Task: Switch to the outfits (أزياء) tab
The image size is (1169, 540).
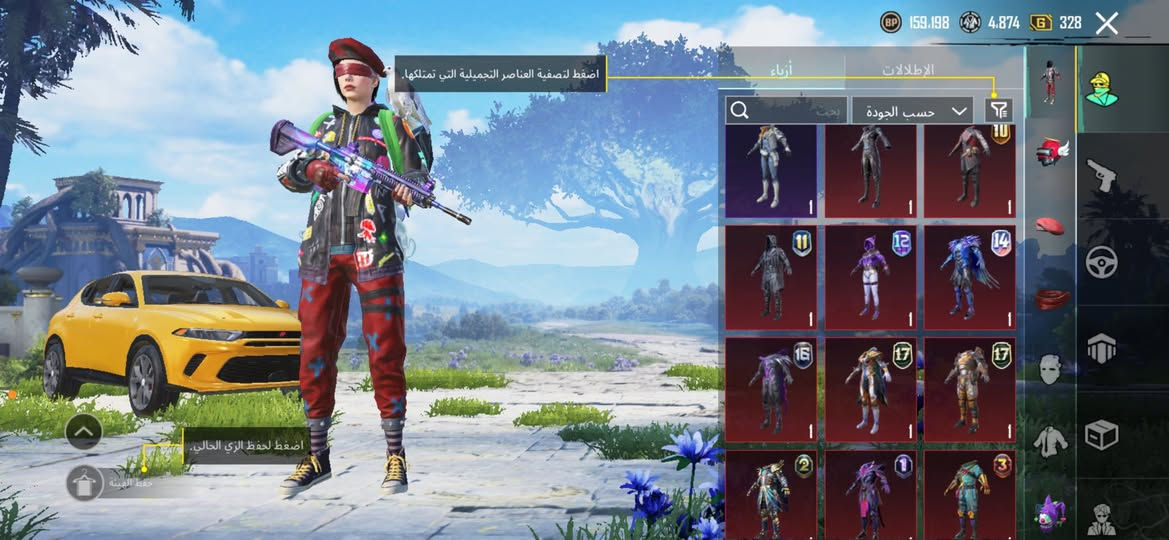Action: point(782,70)
